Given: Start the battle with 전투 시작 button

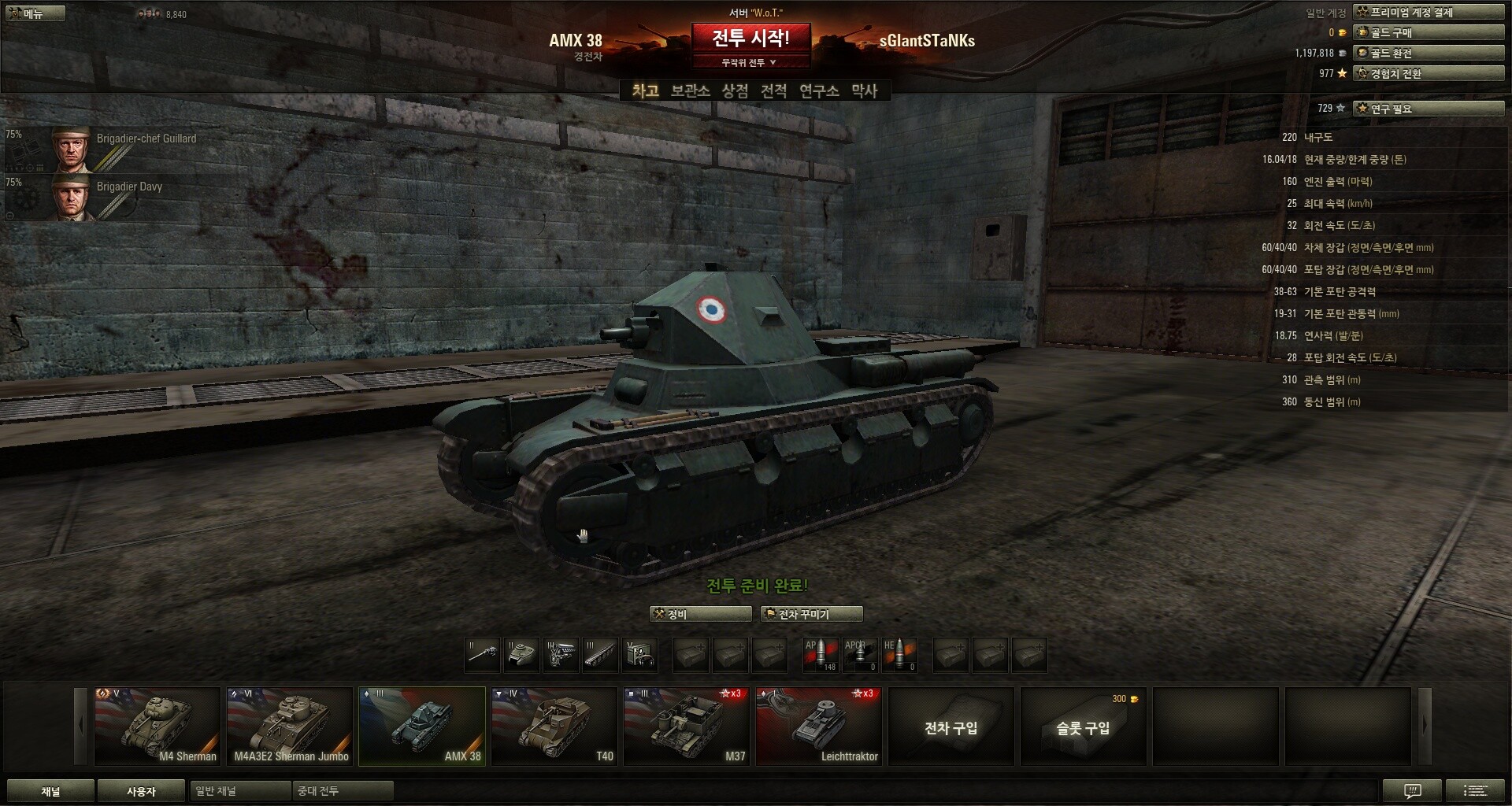Looking at the screenshot, I should [x=750, y=38].
